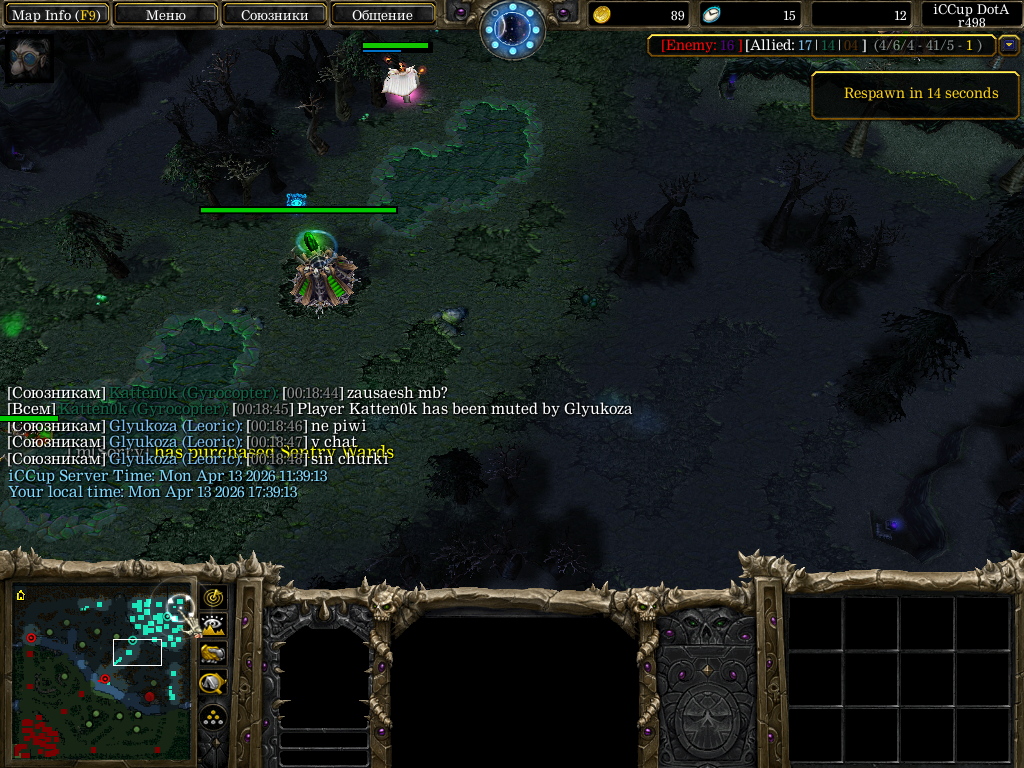Click the day-night clock at top center
This screenshot has height=768, width=1024.
click(x=511, y=29)
